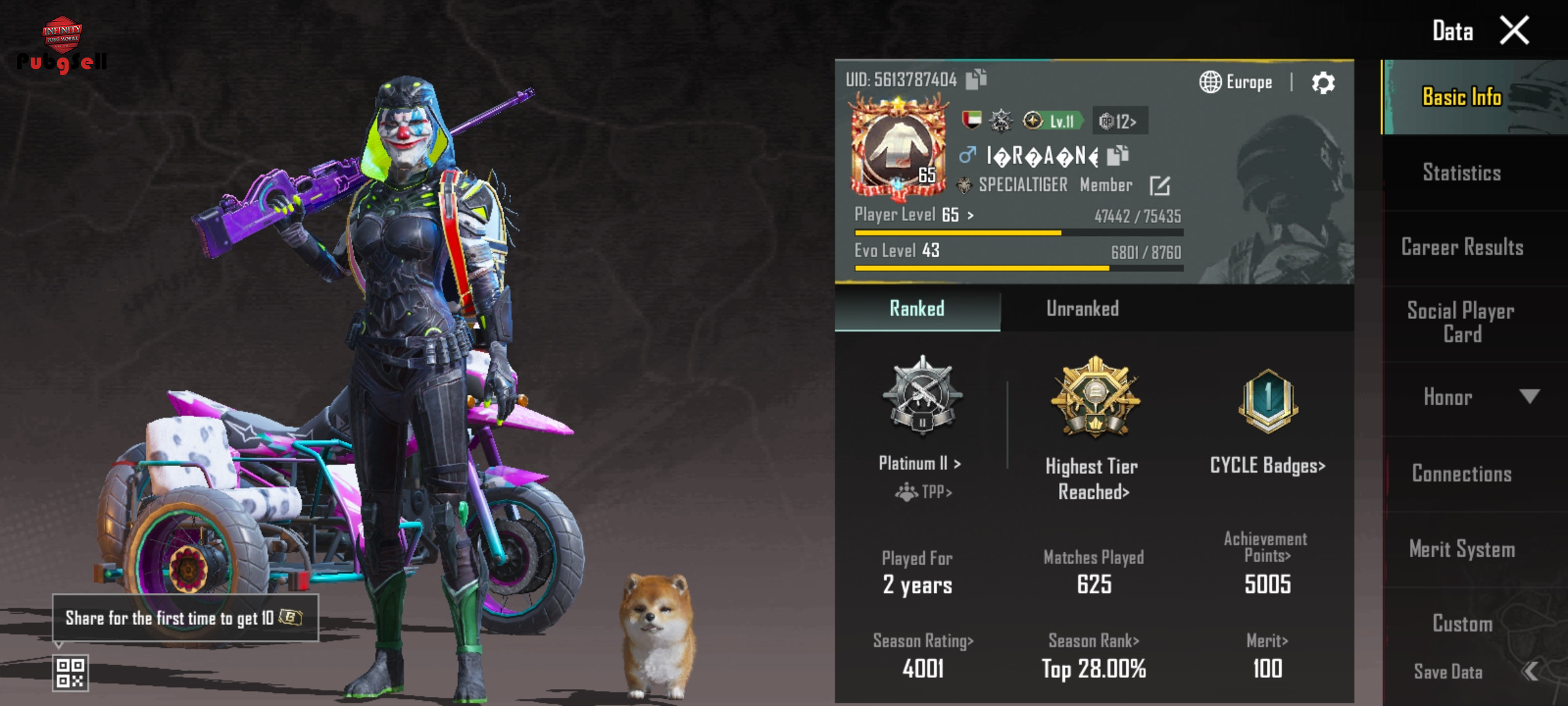Viewport: 1568px width, 706px height.
Task: Click Save Data
Action: (x=1448, y=671)
